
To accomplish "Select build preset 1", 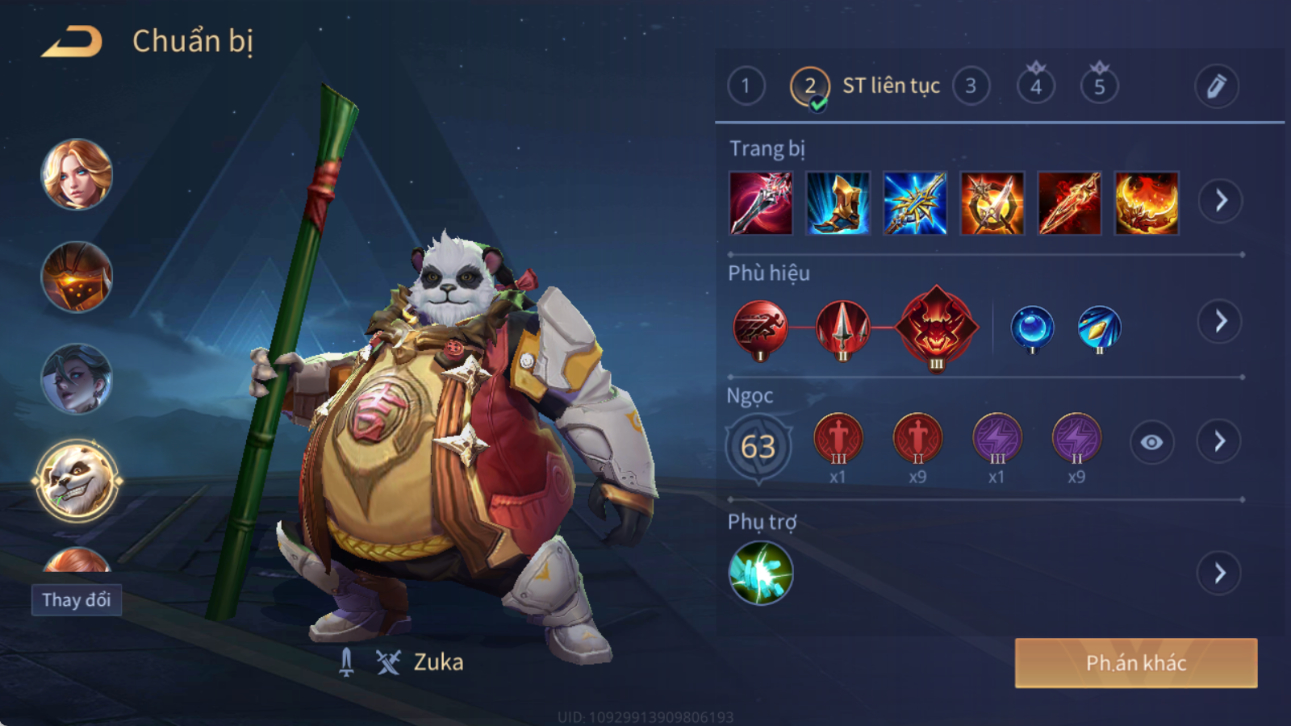I will coord(745,86).
